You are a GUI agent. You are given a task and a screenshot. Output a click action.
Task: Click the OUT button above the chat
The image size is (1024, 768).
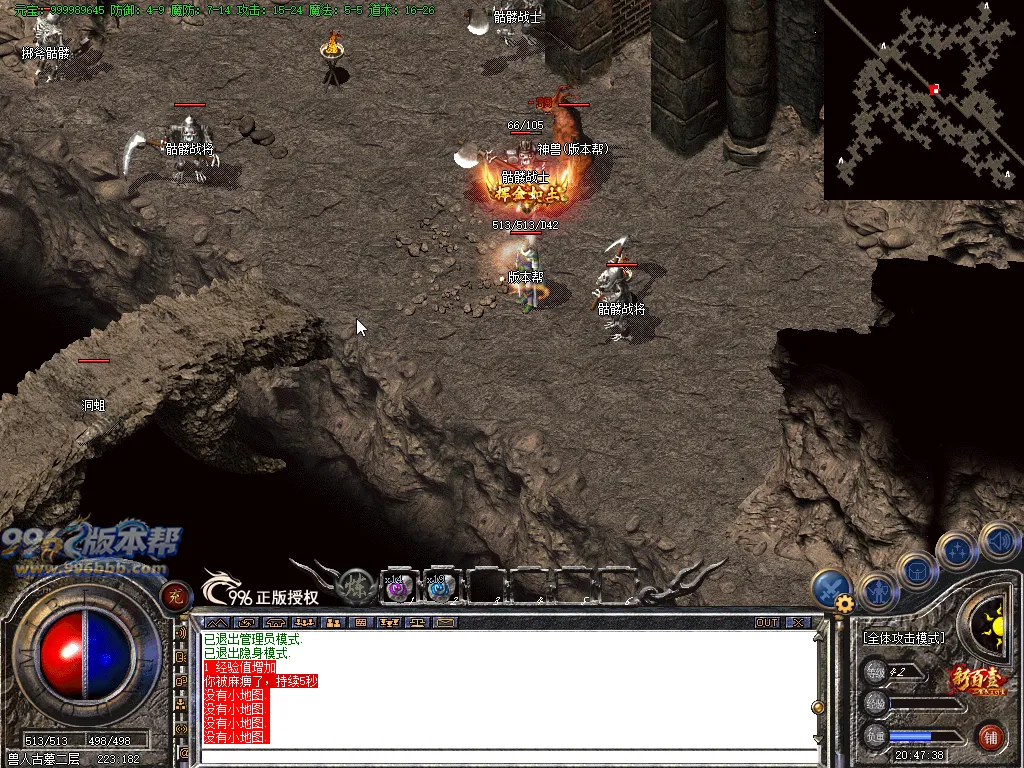click(x=767, y=622)
